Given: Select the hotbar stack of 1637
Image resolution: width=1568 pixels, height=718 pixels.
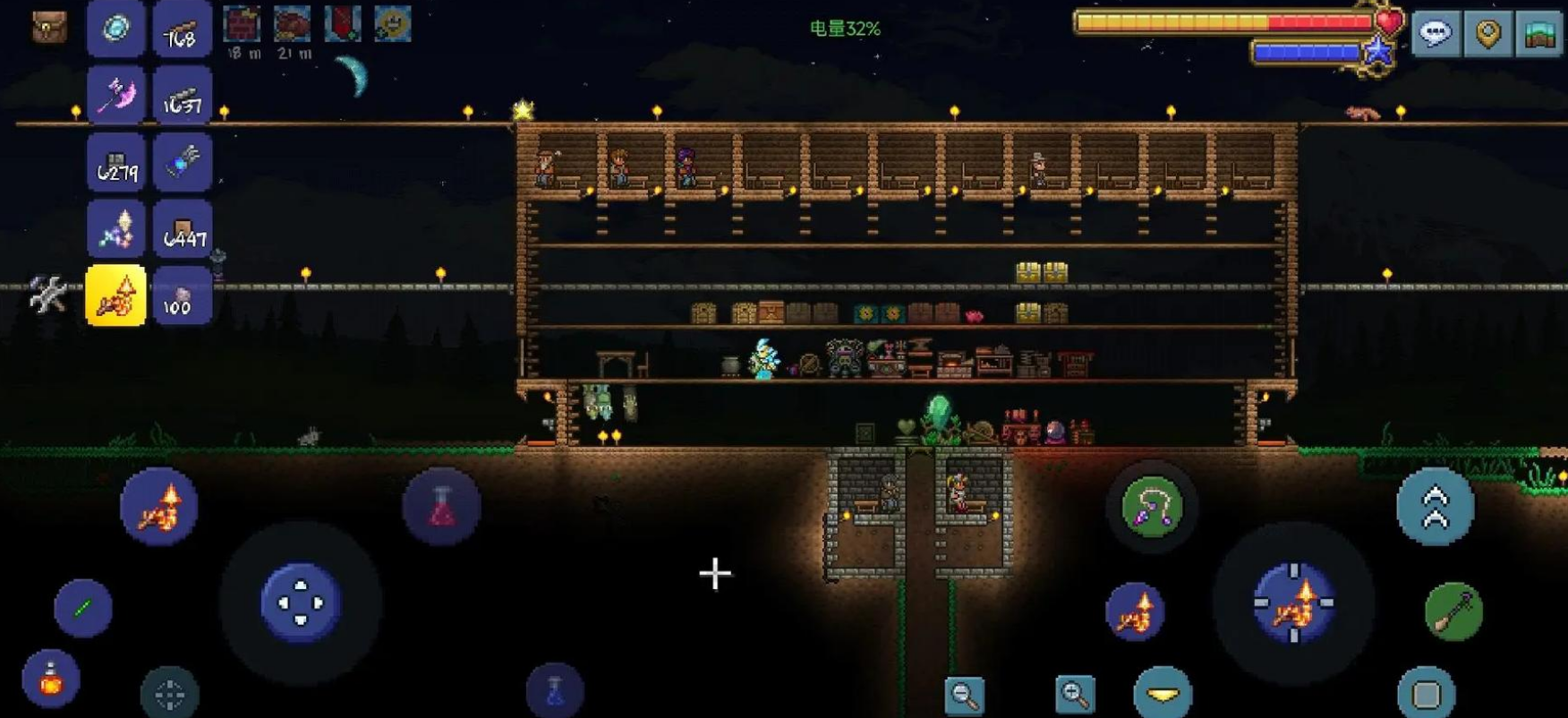Looking at the screenshot, I should (183, 95).
